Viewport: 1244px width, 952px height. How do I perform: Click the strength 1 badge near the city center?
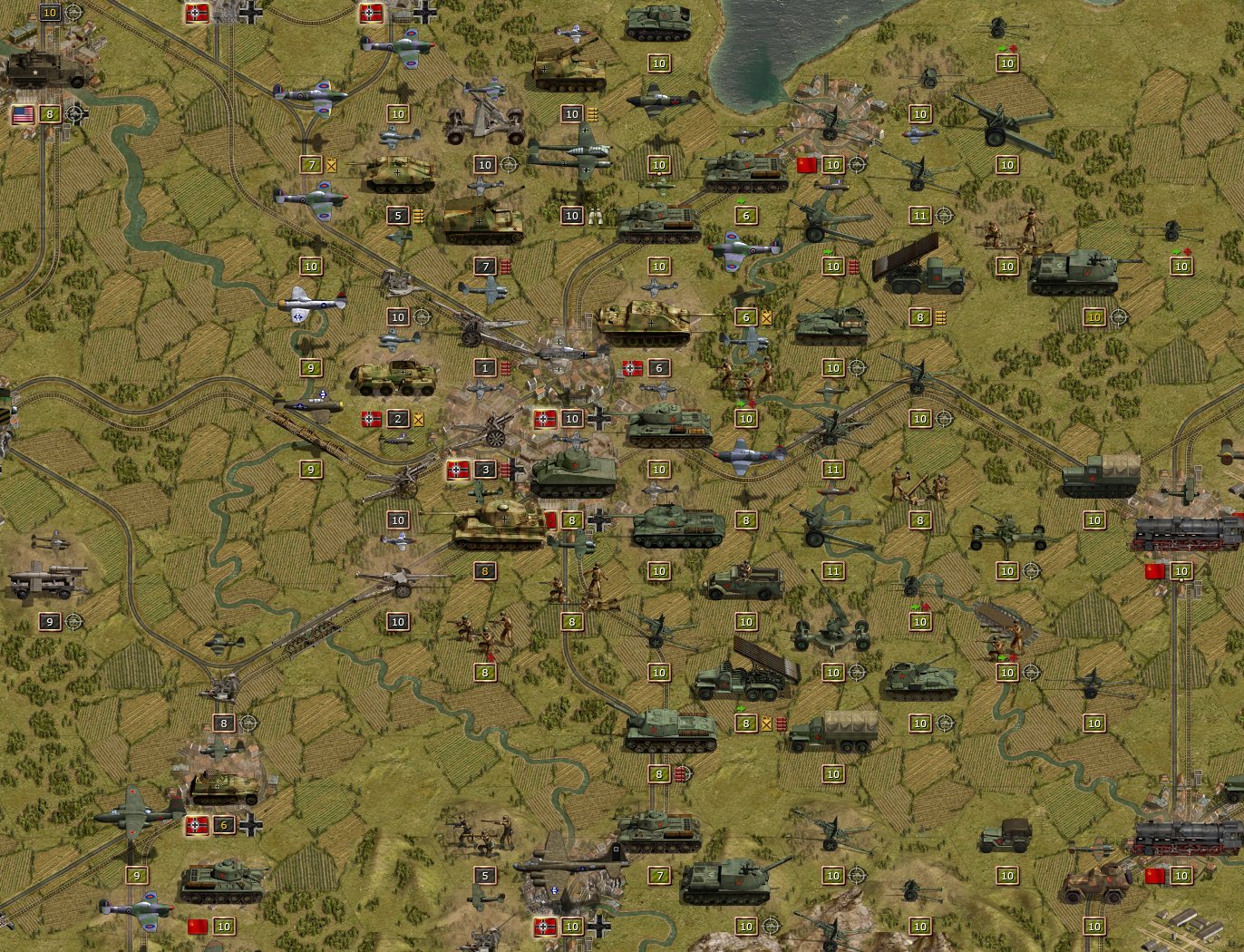tap(485, 369)
